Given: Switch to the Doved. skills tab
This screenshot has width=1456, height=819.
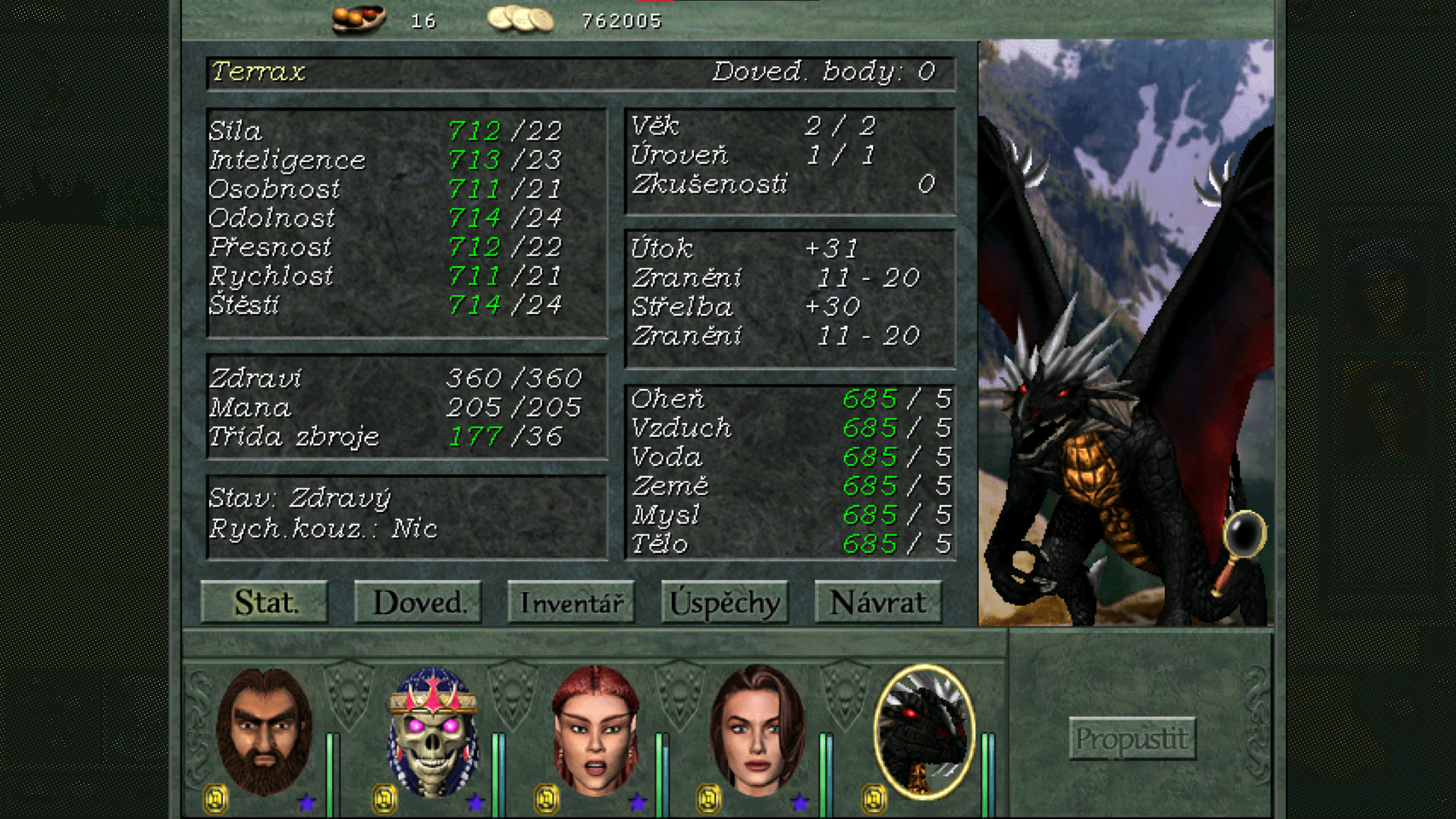Looking at the screenshot, I should tap(418, 603).
